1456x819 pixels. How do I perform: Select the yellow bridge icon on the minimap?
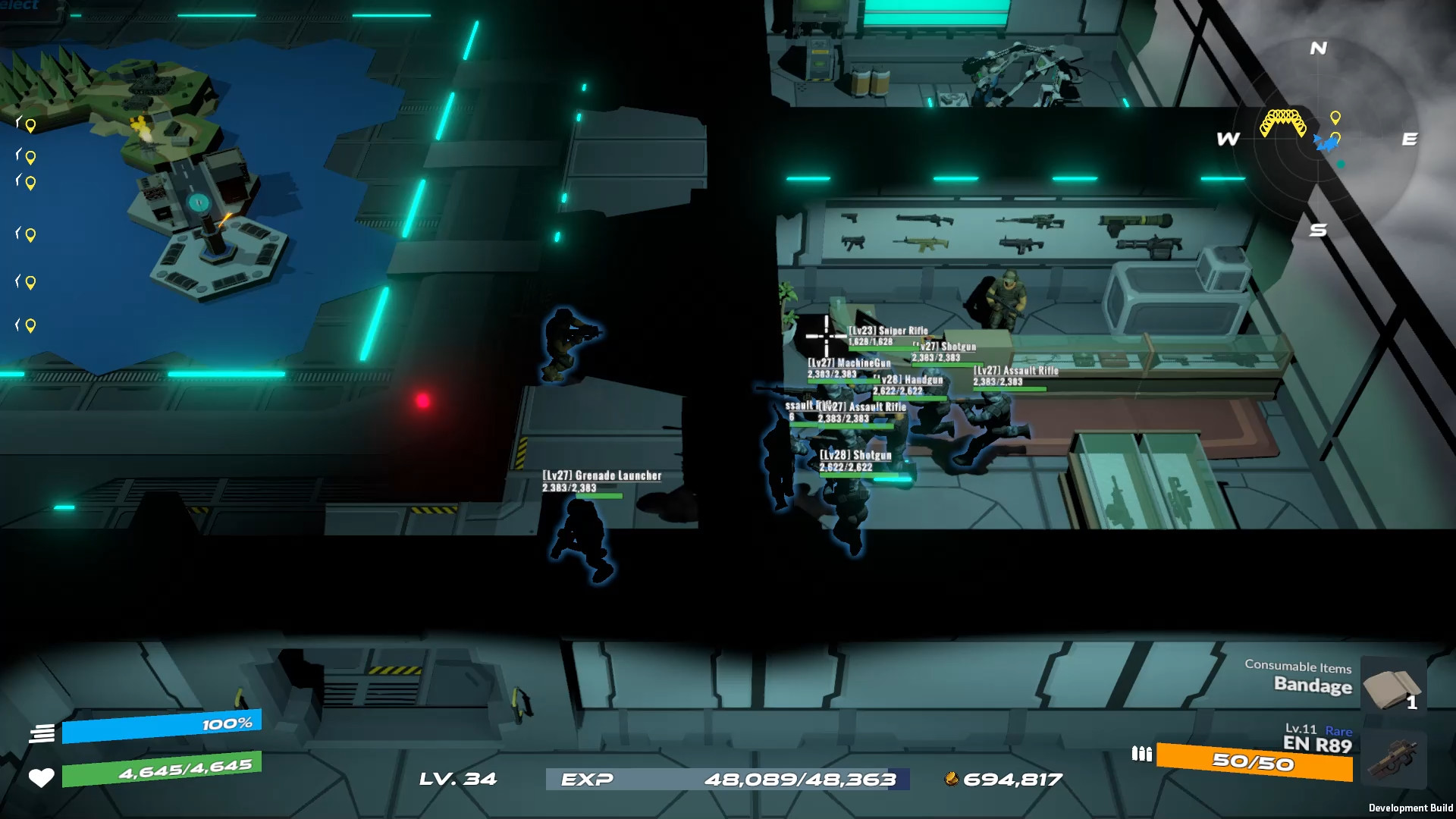pyautogui.click(x=1285, y=121)
